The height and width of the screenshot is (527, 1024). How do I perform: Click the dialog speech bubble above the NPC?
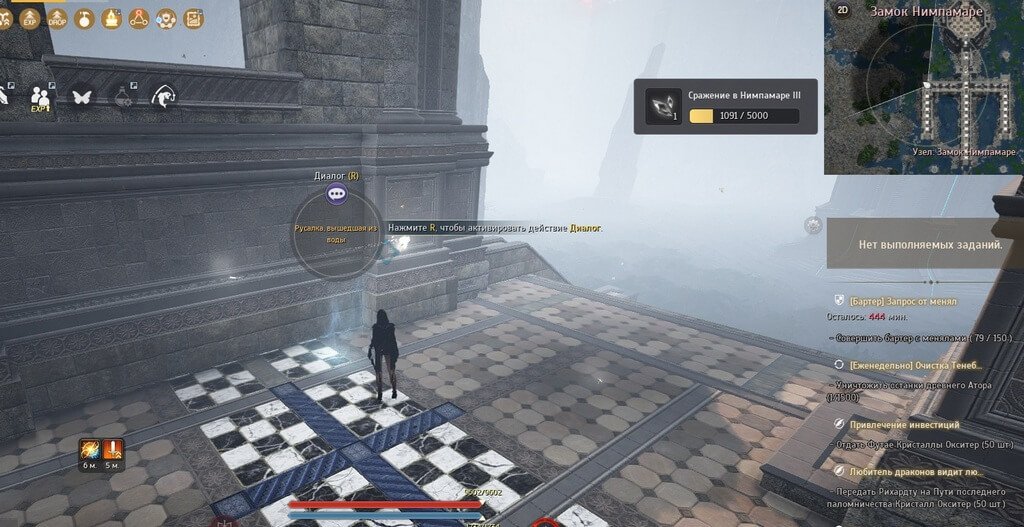tap(337, 195)
